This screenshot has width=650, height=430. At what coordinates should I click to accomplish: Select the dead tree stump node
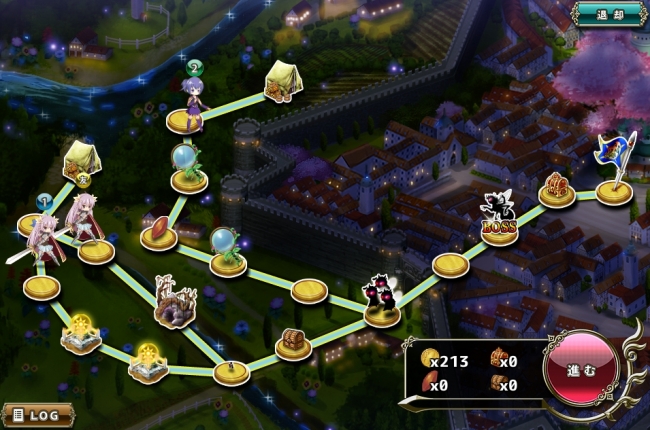pyautogui.click(x=174, y=304)
